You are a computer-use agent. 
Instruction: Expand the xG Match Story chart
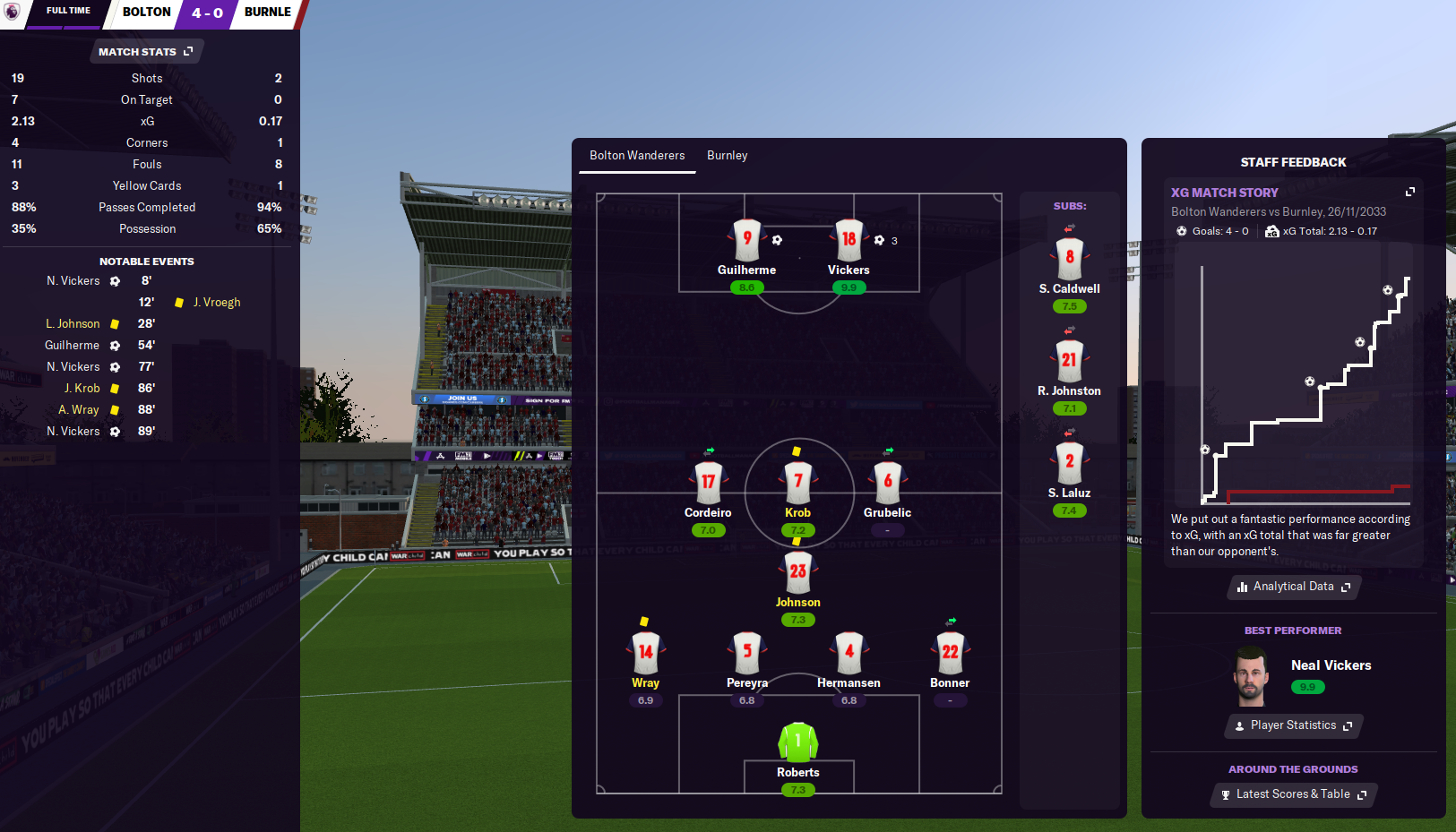(1409, 192)
